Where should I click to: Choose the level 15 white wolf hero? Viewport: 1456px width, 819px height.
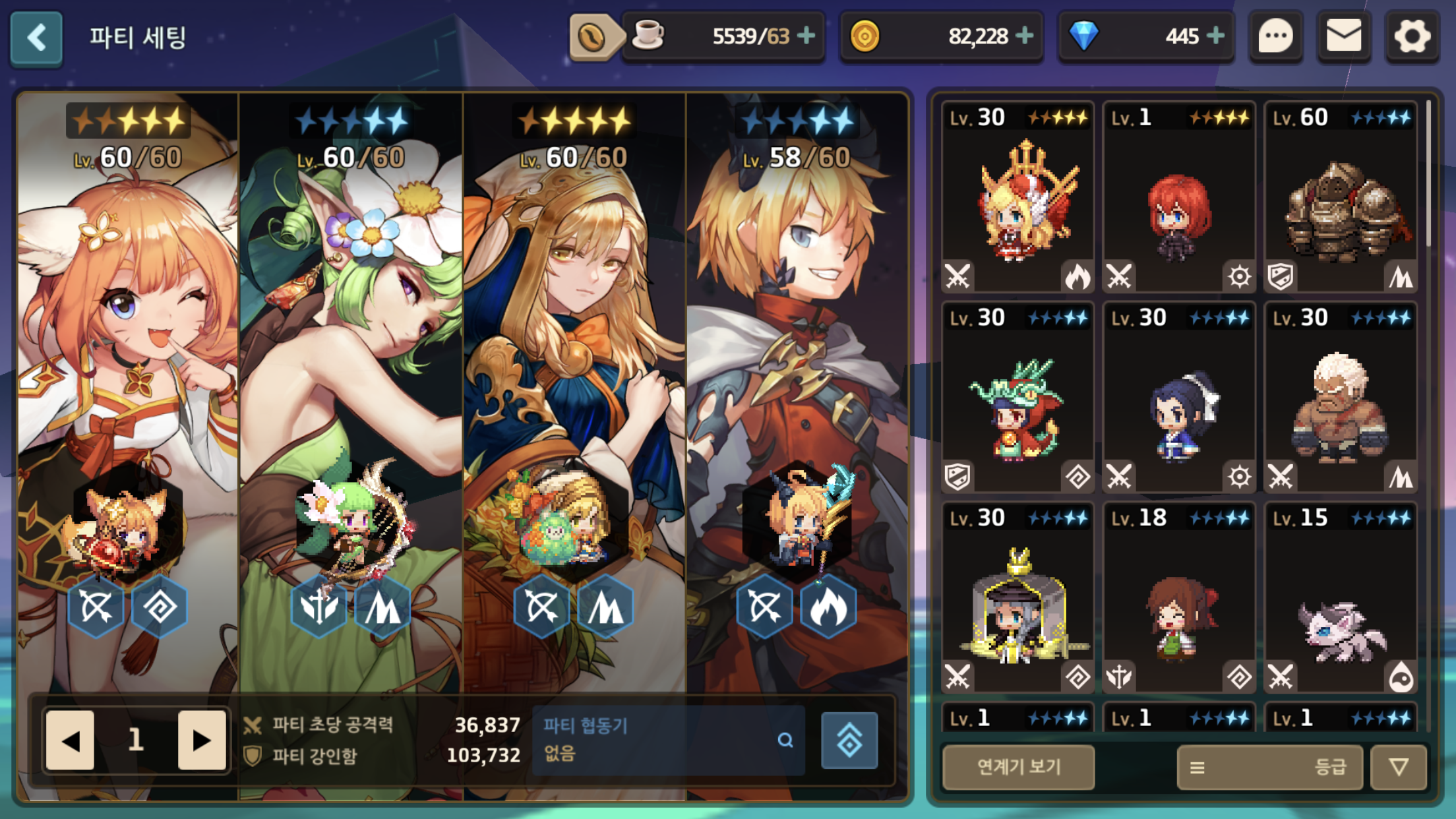coord(1340,597)
